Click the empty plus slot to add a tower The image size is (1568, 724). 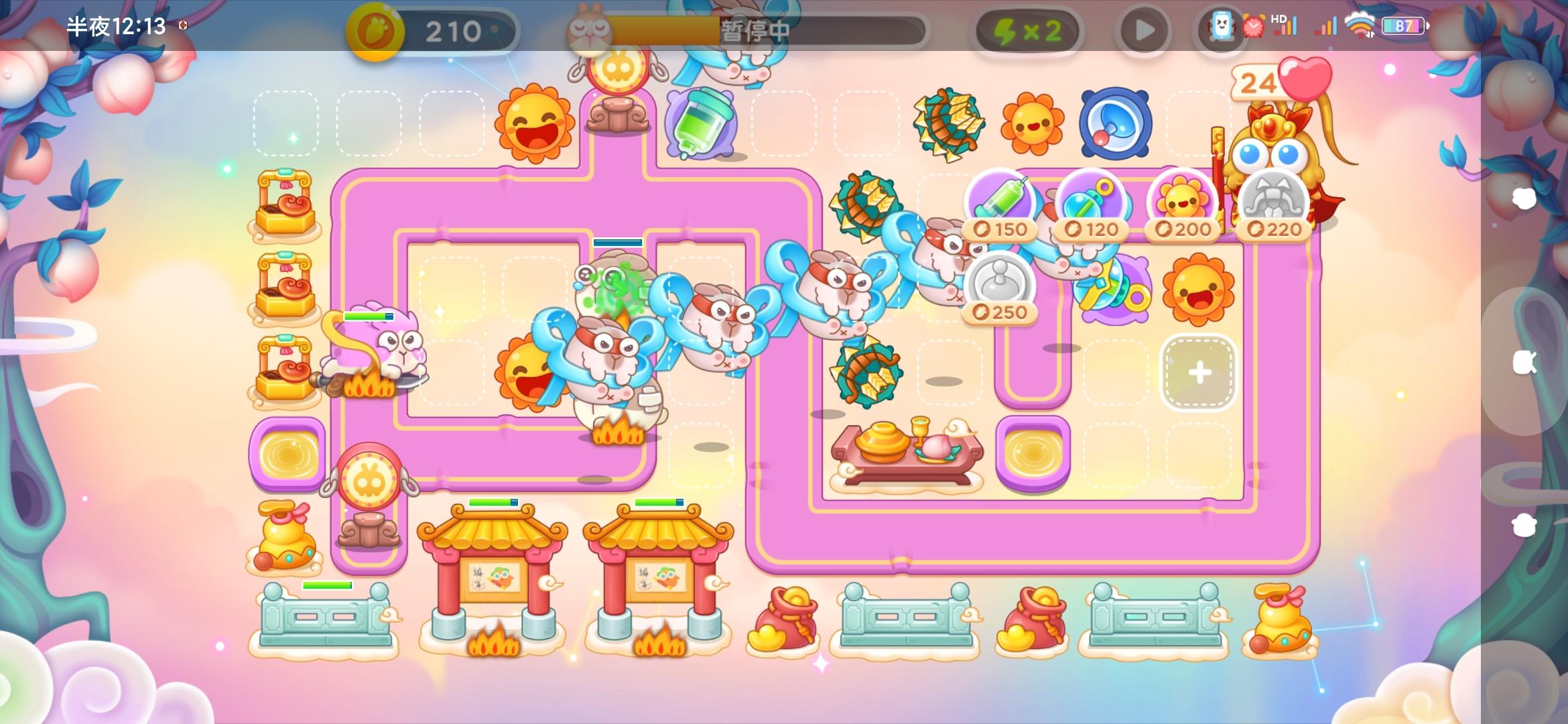point(1199,372)
